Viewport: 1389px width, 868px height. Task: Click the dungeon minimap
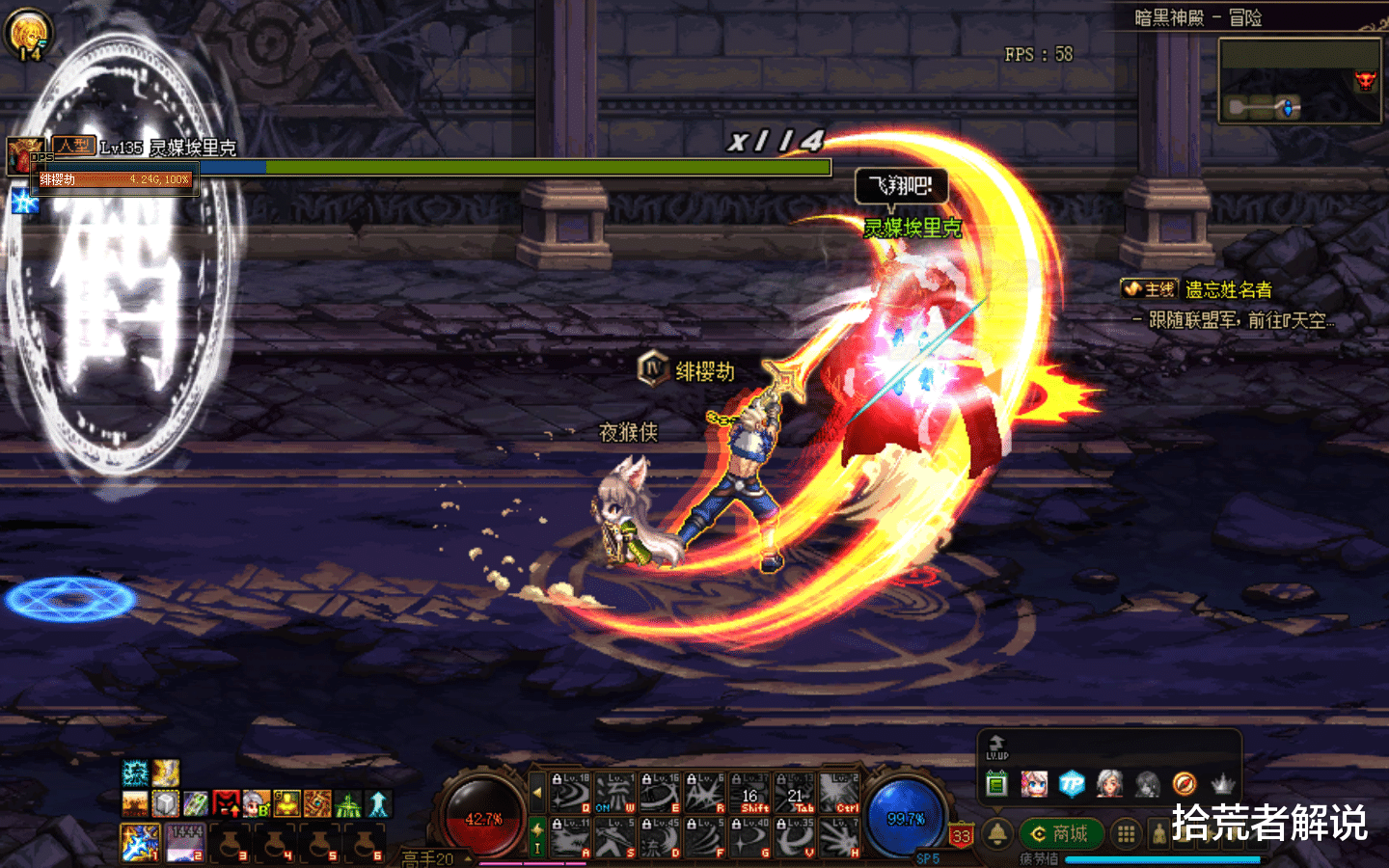tap(1299, 82)
